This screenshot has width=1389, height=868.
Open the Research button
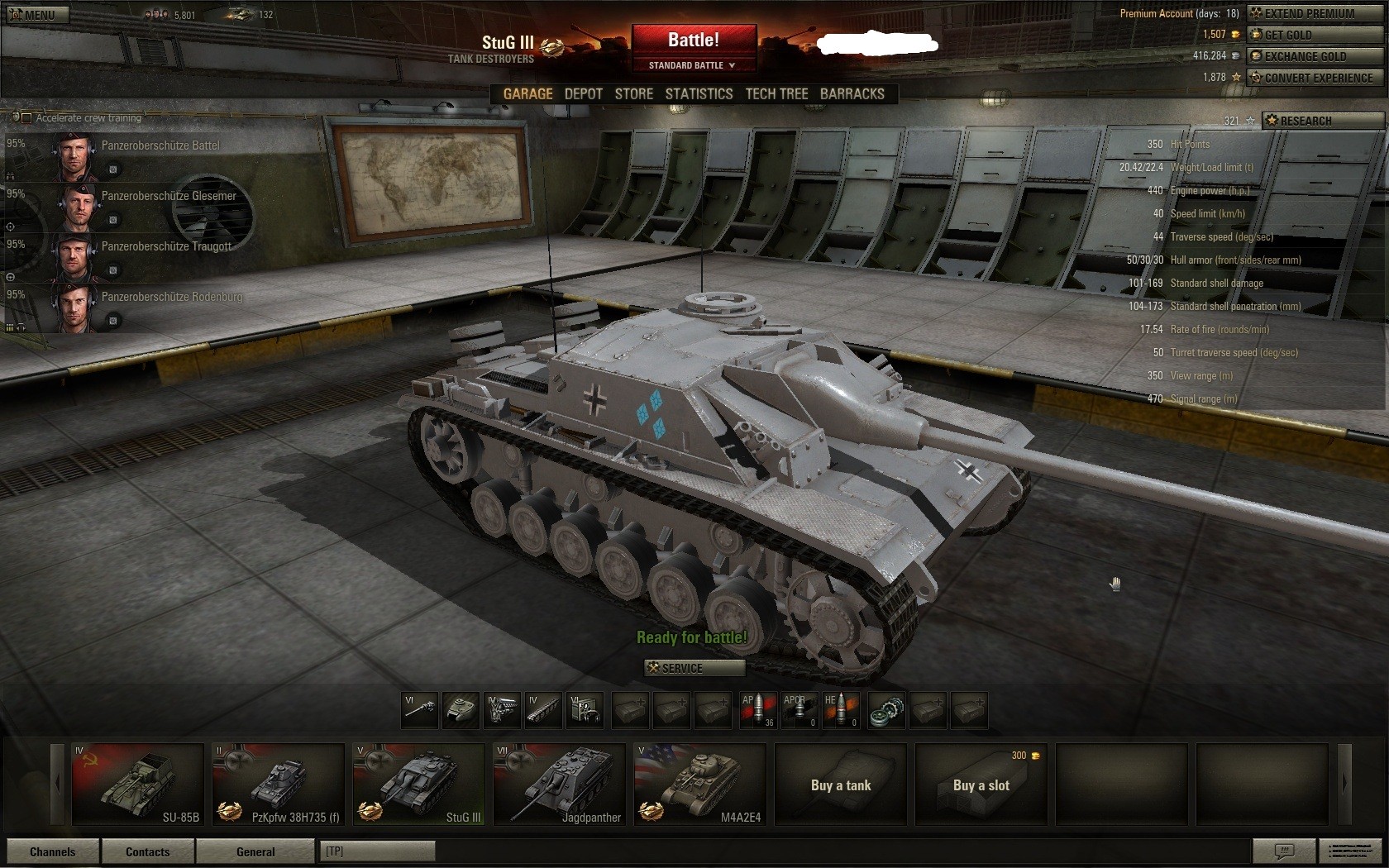point(1321,121)
